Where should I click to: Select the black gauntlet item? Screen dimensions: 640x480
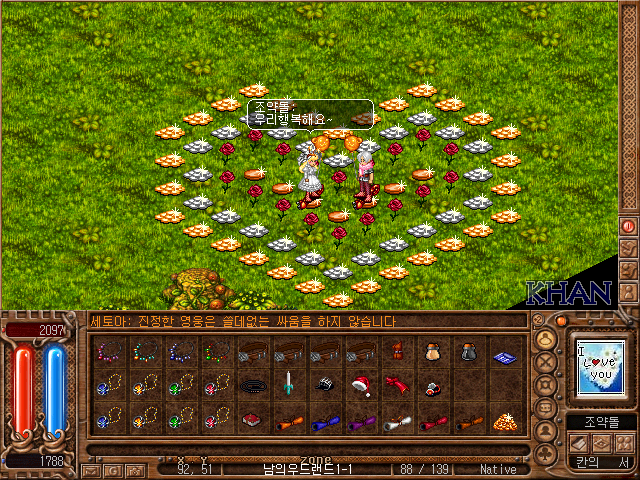click(324, 385)
